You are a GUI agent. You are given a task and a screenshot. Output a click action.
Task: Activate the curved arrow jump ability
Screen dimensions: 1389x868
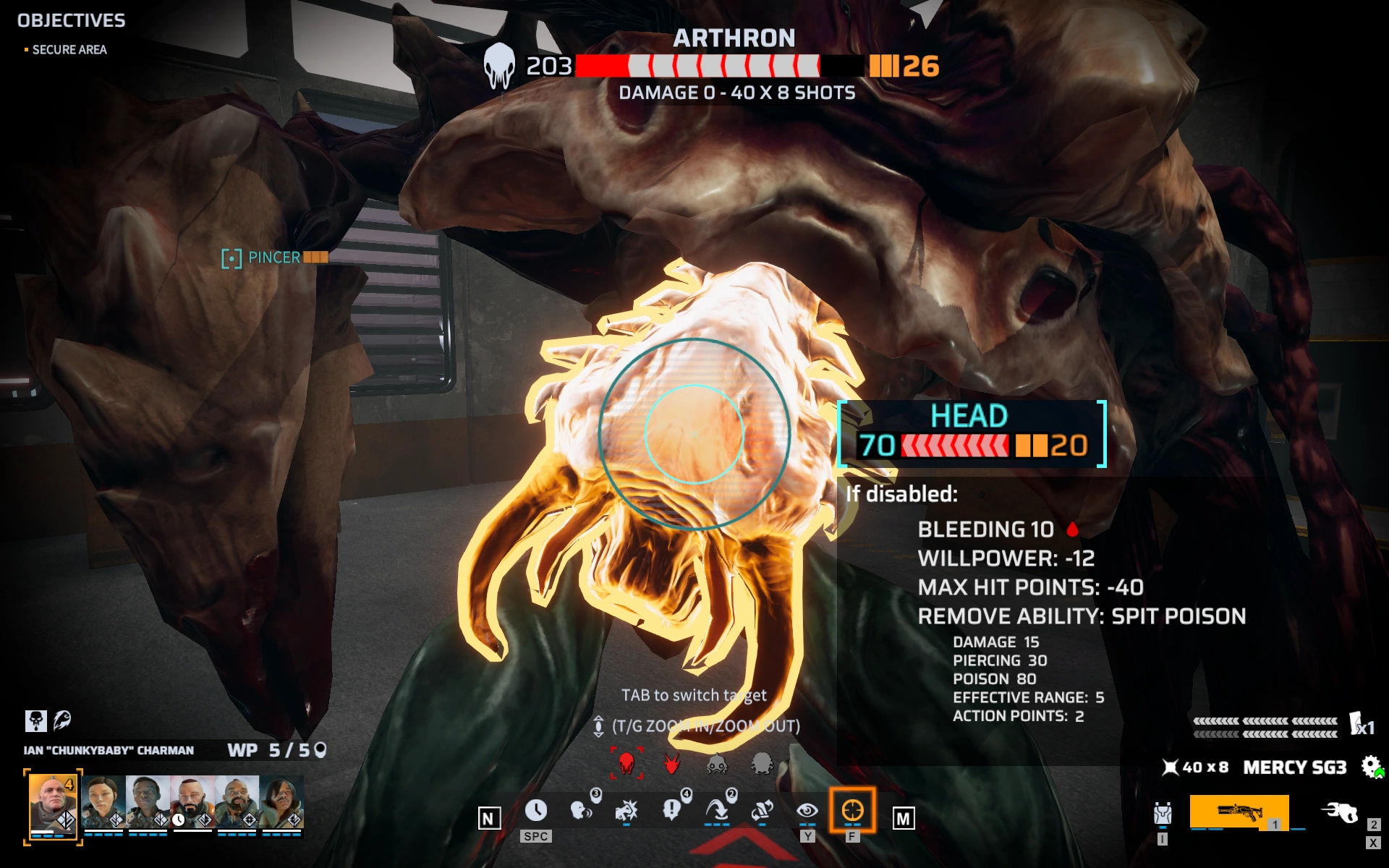coord(717,810)
